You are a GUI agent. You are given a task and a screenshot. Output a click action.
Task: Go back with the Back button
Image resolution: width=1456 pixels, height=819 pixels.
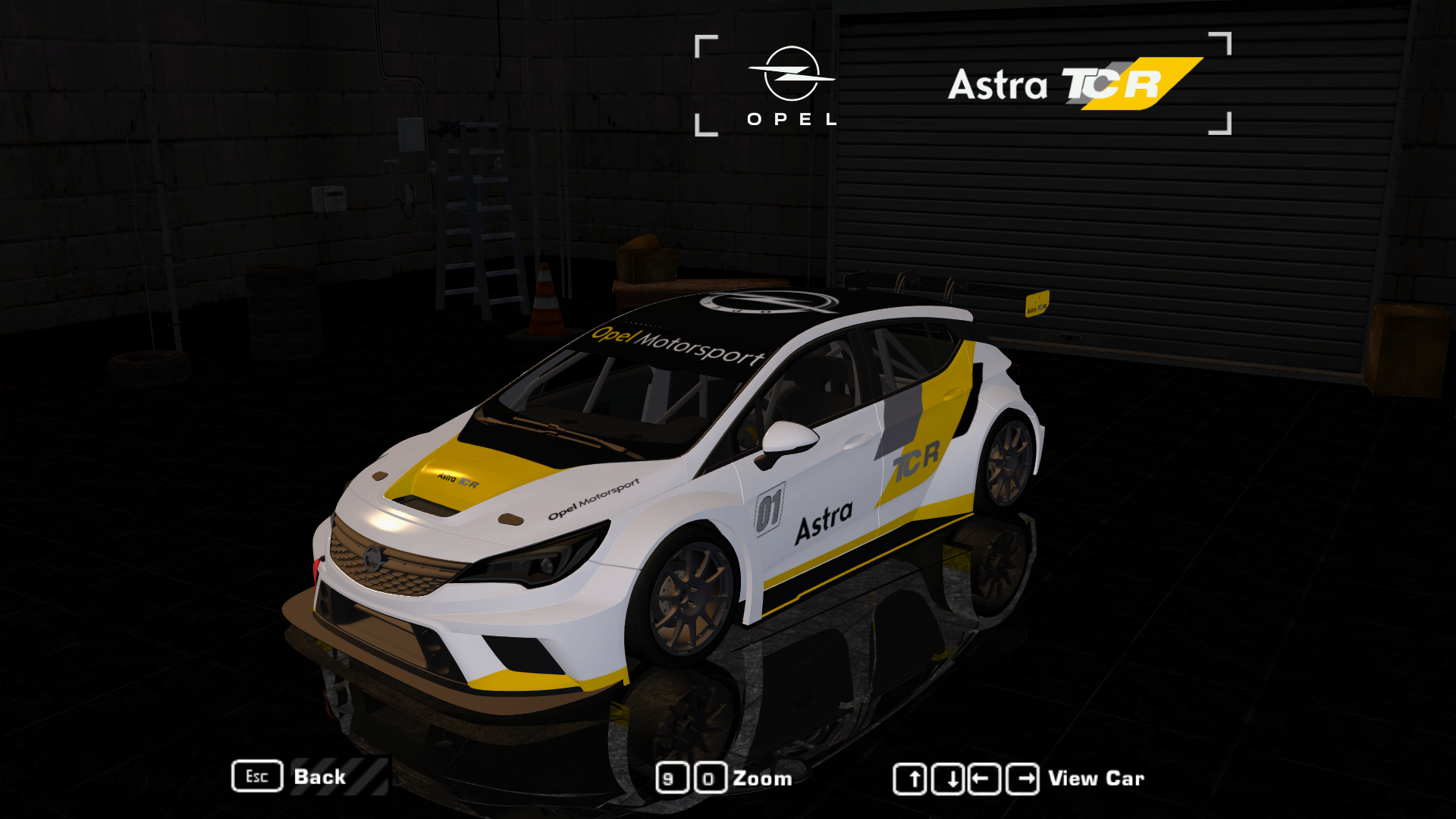tap(318, 777)
